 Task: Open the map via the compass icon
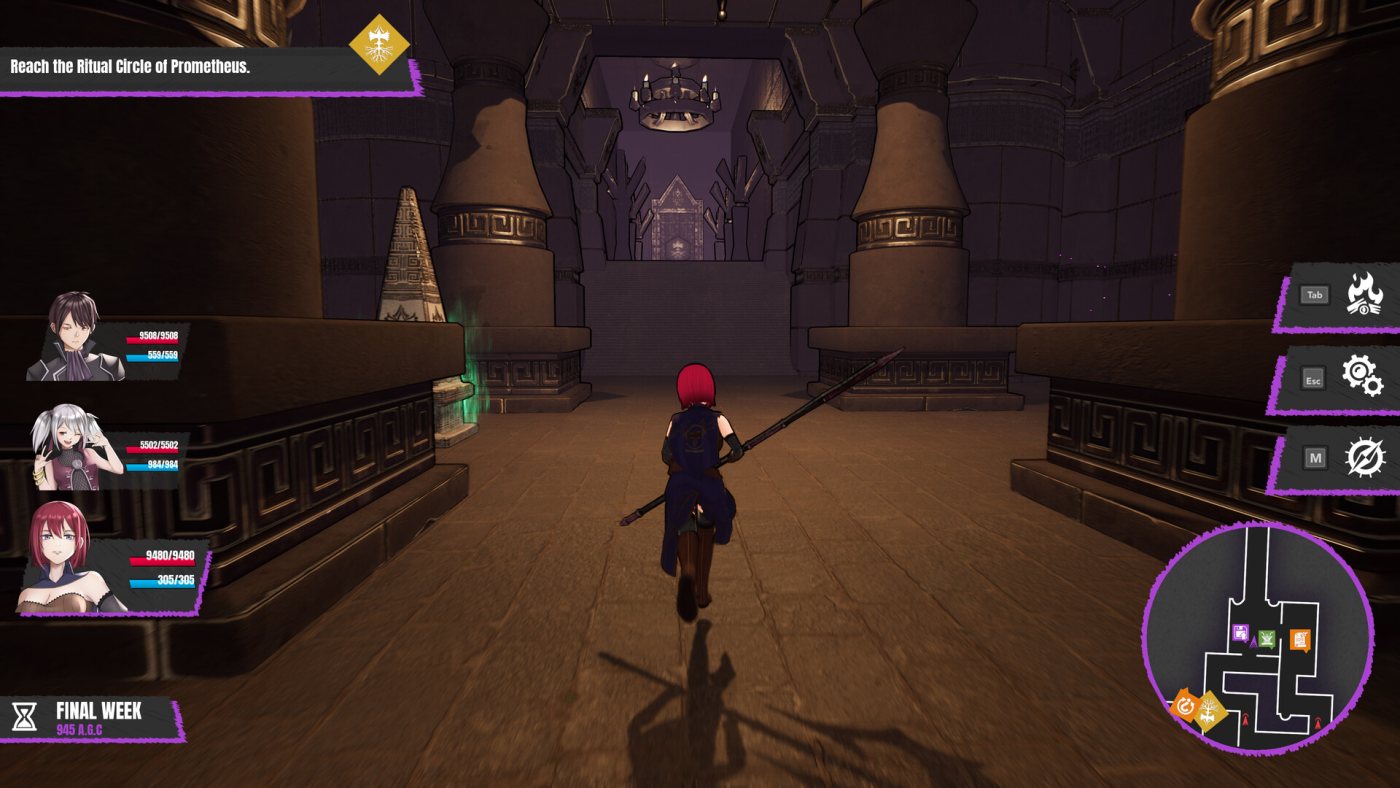(x=1364, y=458)
